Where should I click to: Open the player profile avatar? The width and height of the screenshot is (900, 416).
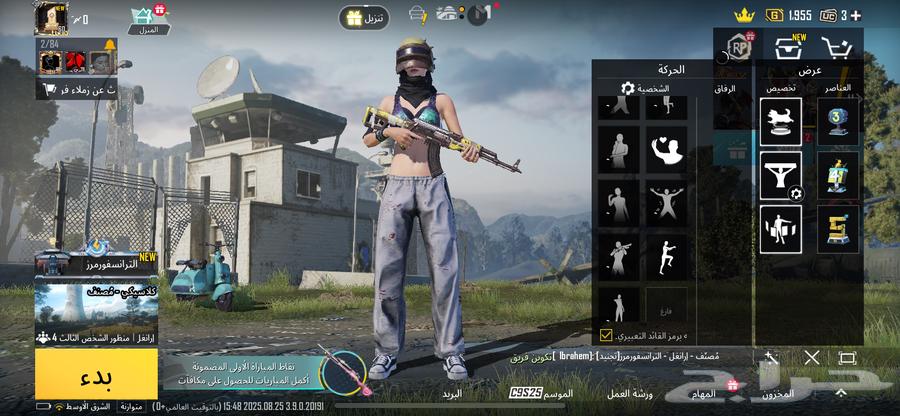[50, 17]
